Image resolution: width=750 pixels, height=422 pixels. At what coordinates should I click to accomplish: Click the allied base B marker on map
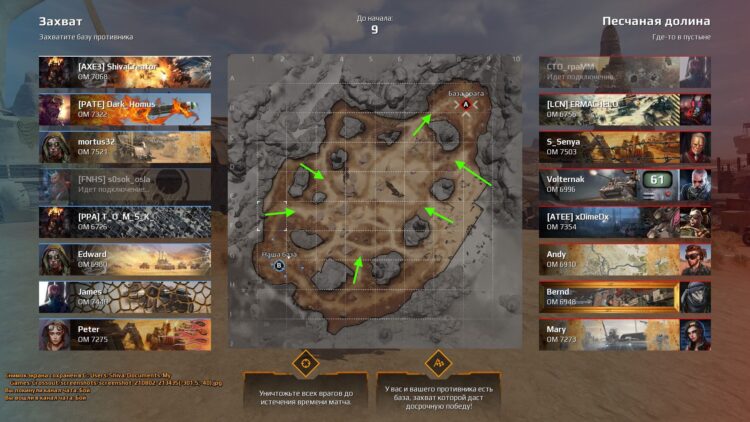coord(279,266)
